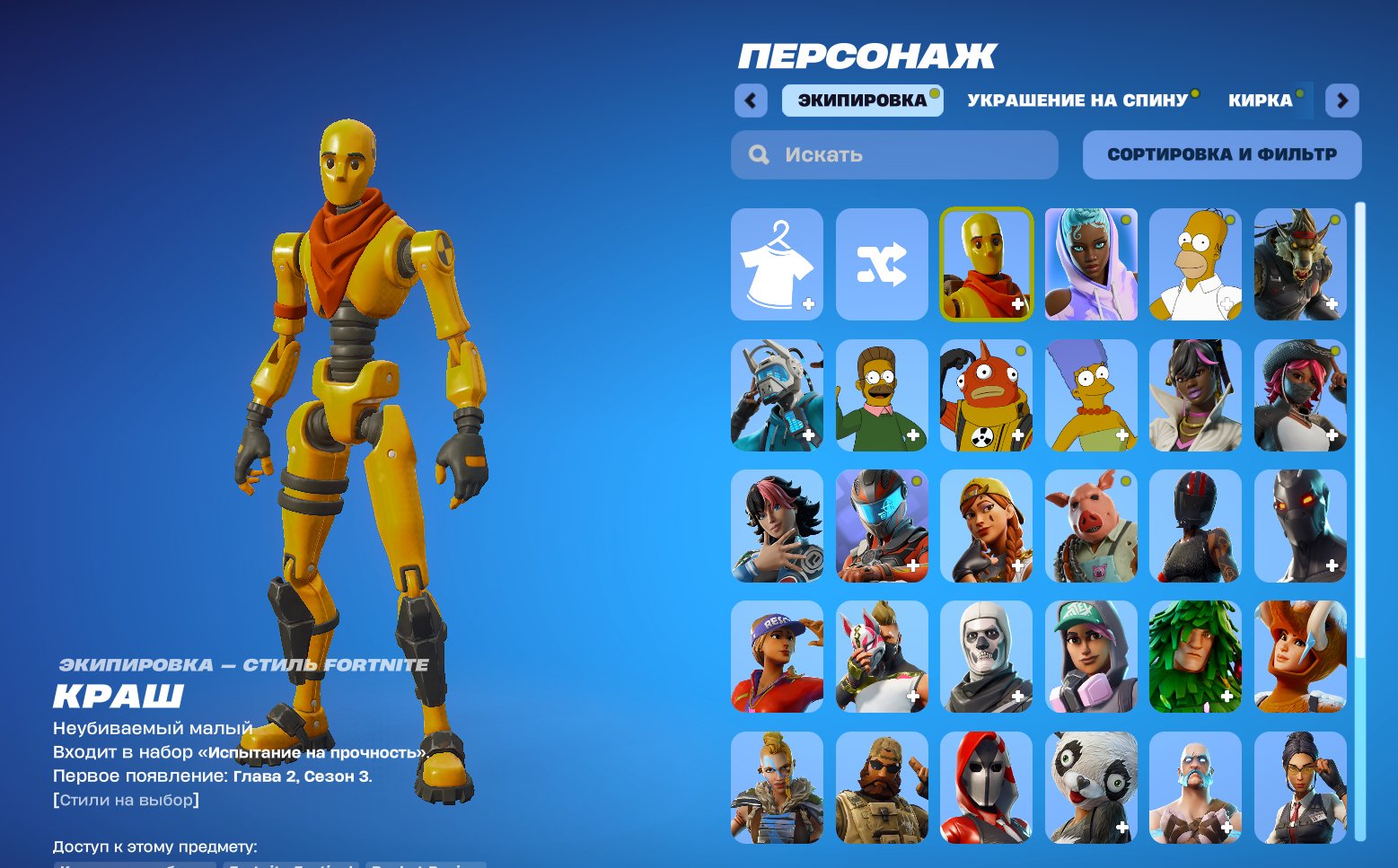Click the currently equipped Краш outfit tile
1398x868 pixels.
[985, 264]
